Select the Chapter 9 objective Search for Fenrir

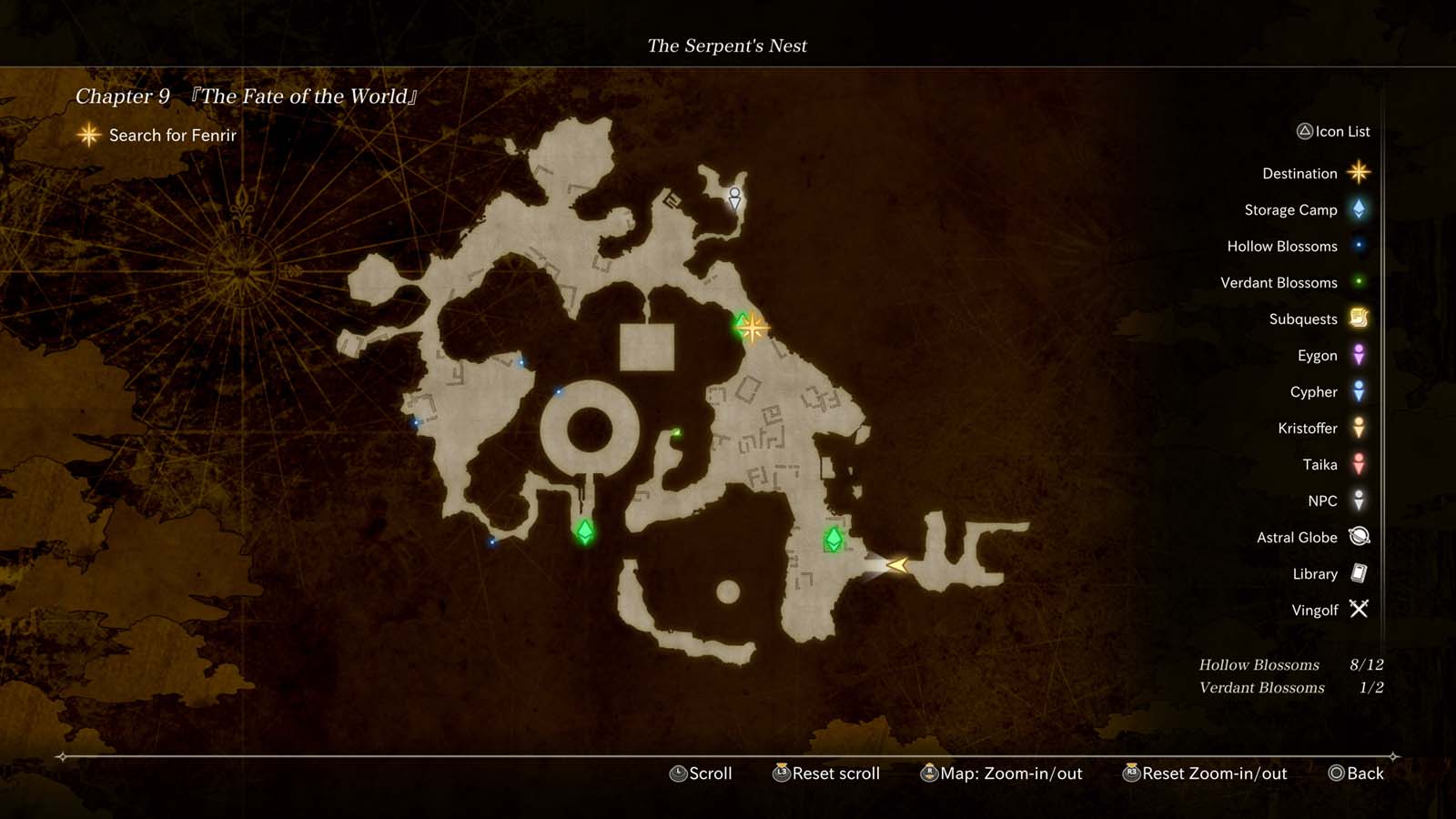coord(170,135)
